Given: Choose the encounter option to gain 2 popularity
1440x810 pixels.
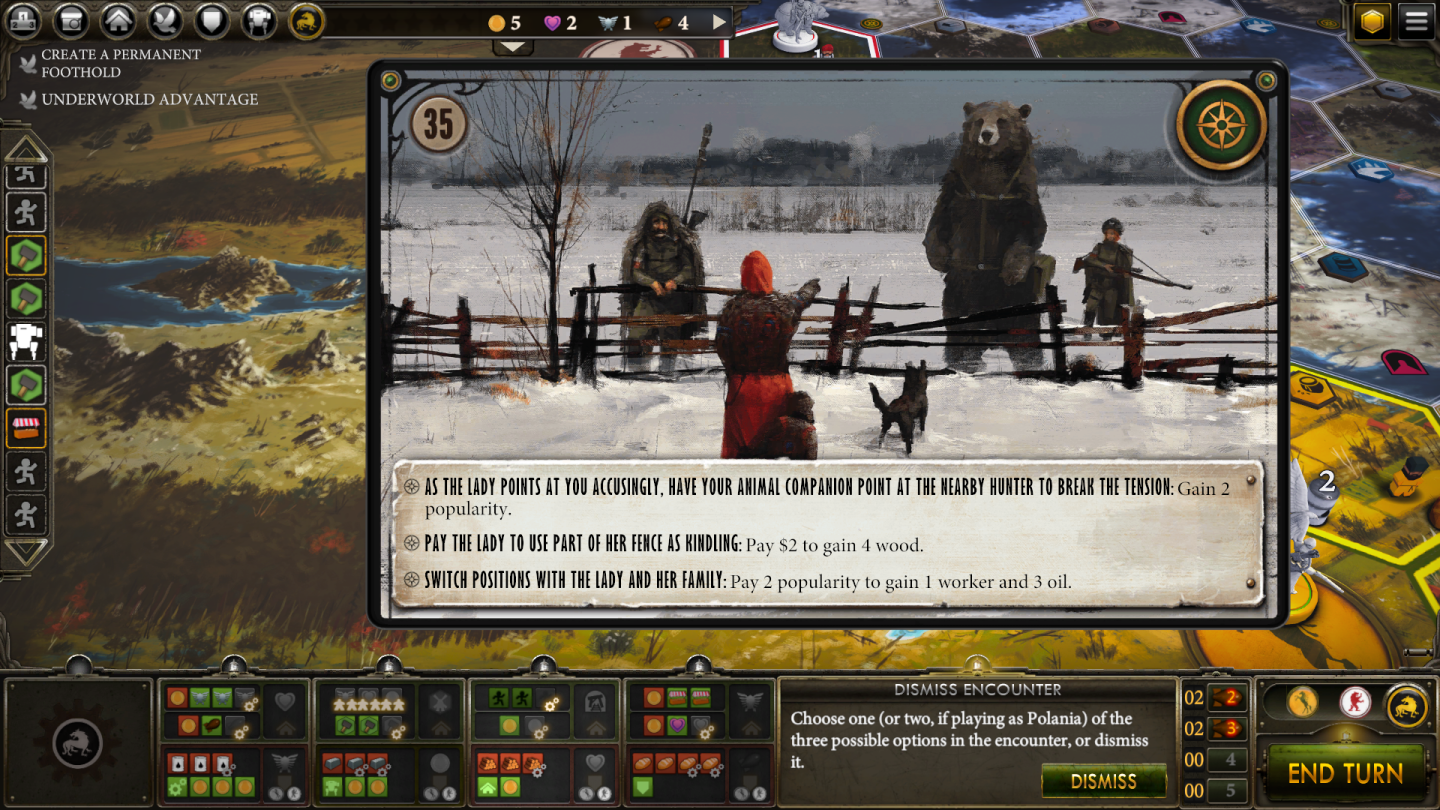Looking at the screenshot, I should [700, 490].
